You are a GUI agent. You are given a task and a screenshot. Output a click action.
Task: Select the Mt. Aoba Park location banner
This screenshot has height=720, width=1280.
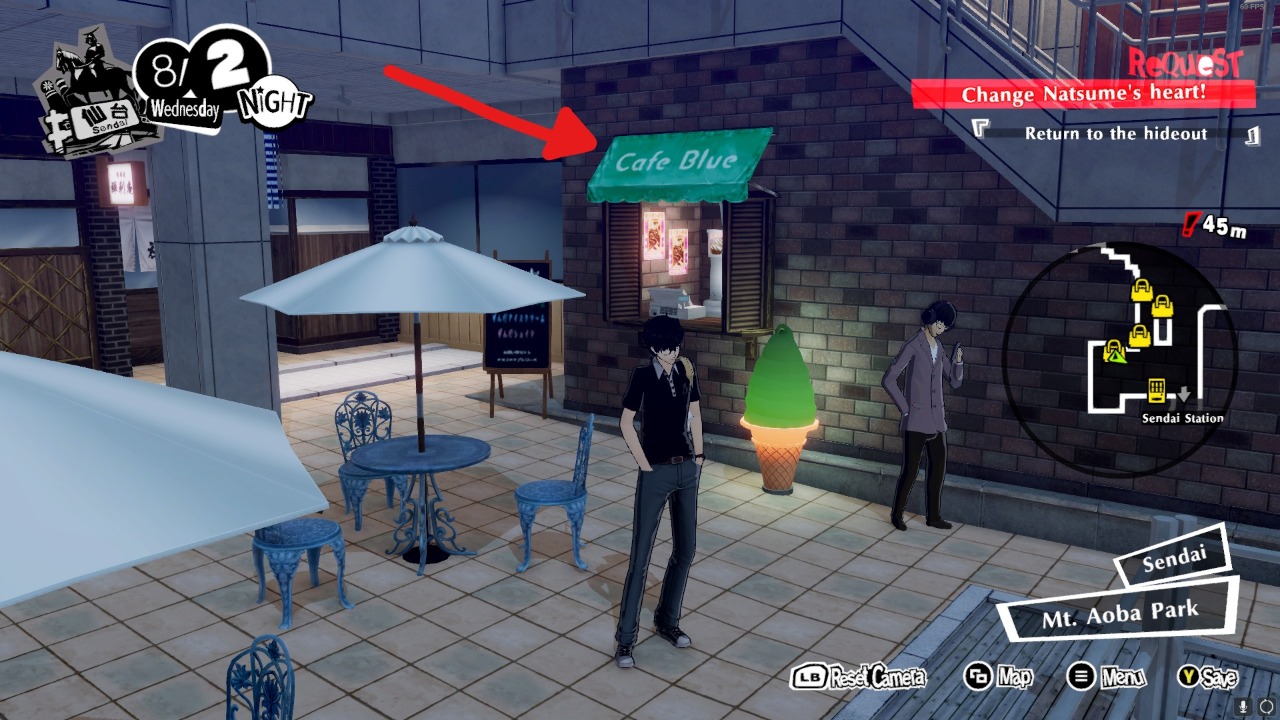[x=1119, y=614]
